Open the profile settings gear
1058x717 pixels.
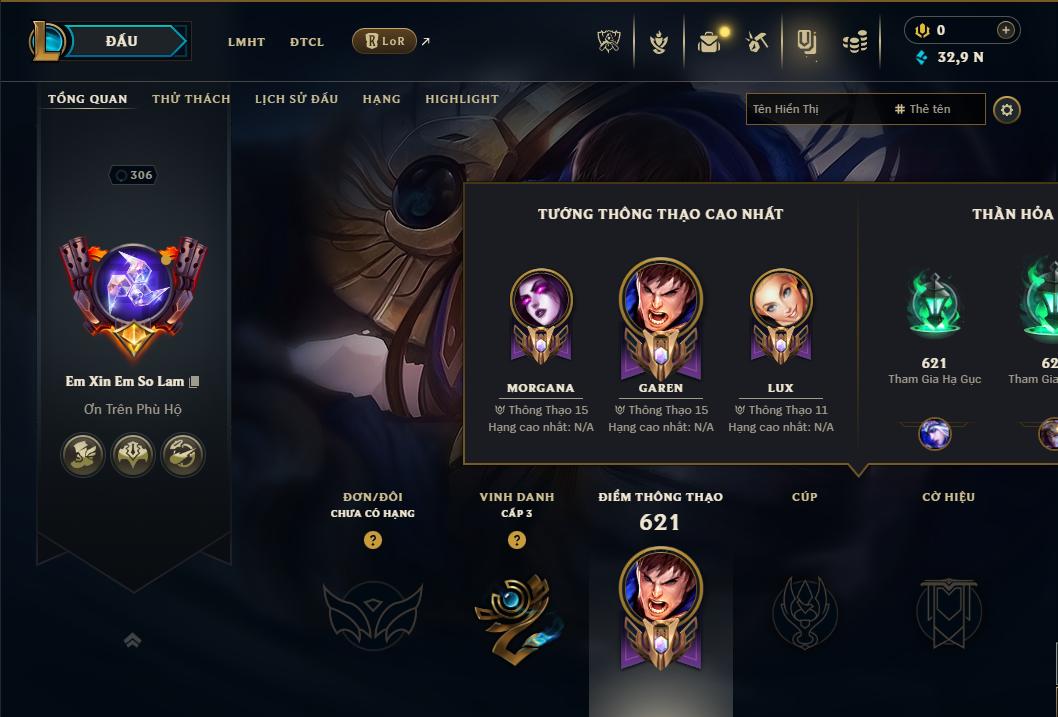tap(1007, 109)
